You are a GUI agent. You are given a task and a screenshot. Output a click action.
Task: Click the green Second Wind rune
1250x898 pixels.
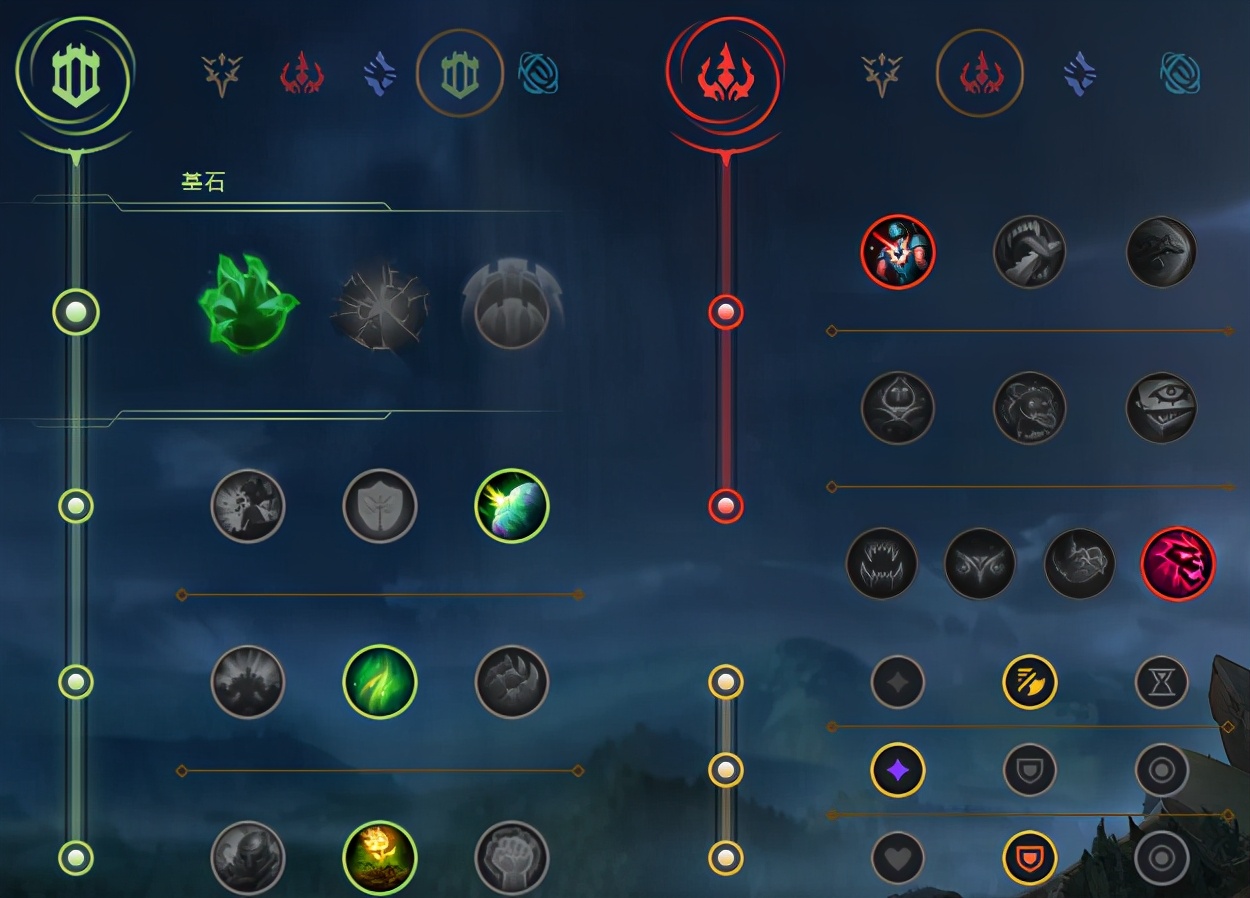click(x=379, y=682)
